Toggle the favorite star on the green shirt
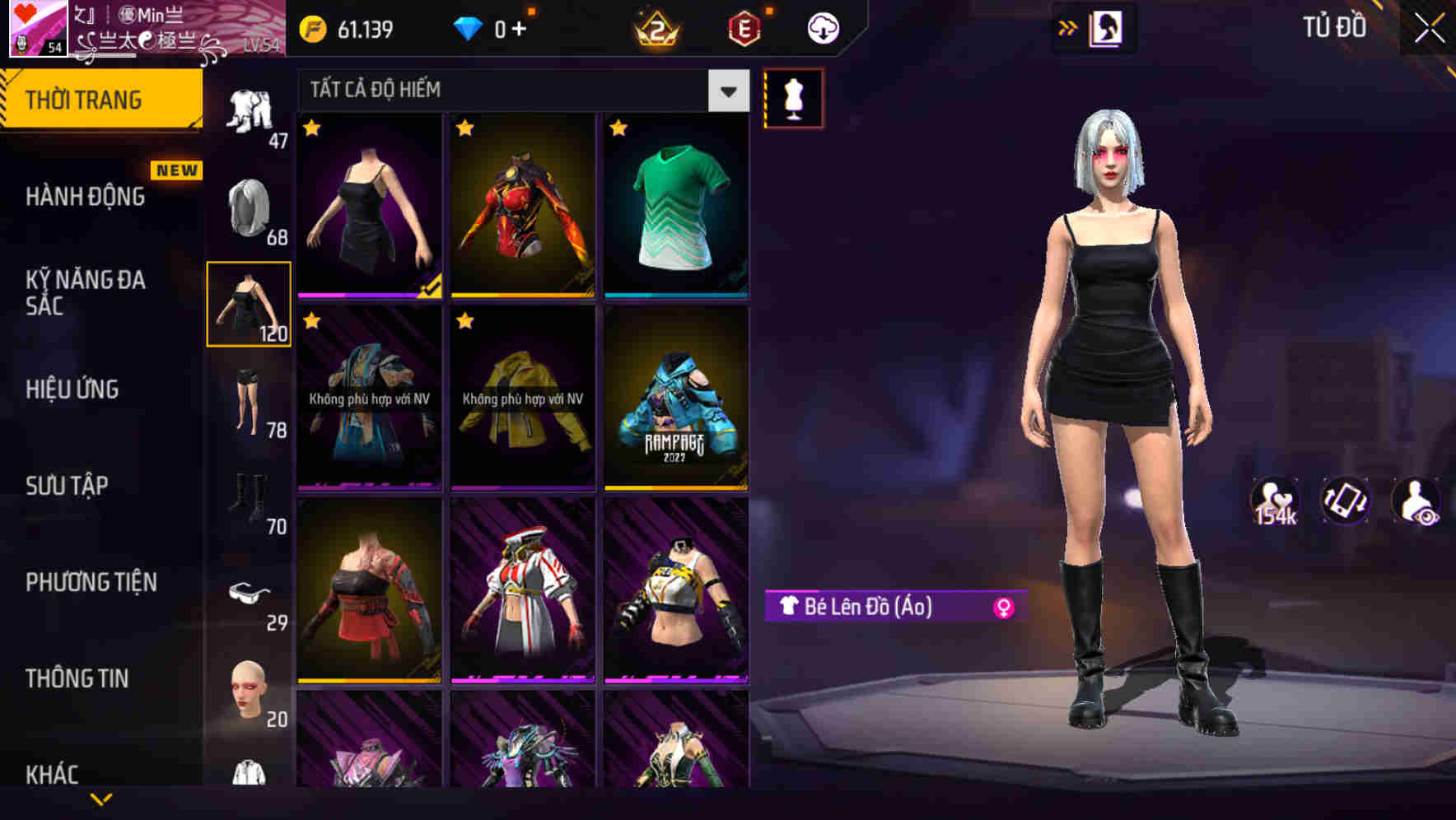This screenshot has width=1456, height=820. click(x=619, y=129)
